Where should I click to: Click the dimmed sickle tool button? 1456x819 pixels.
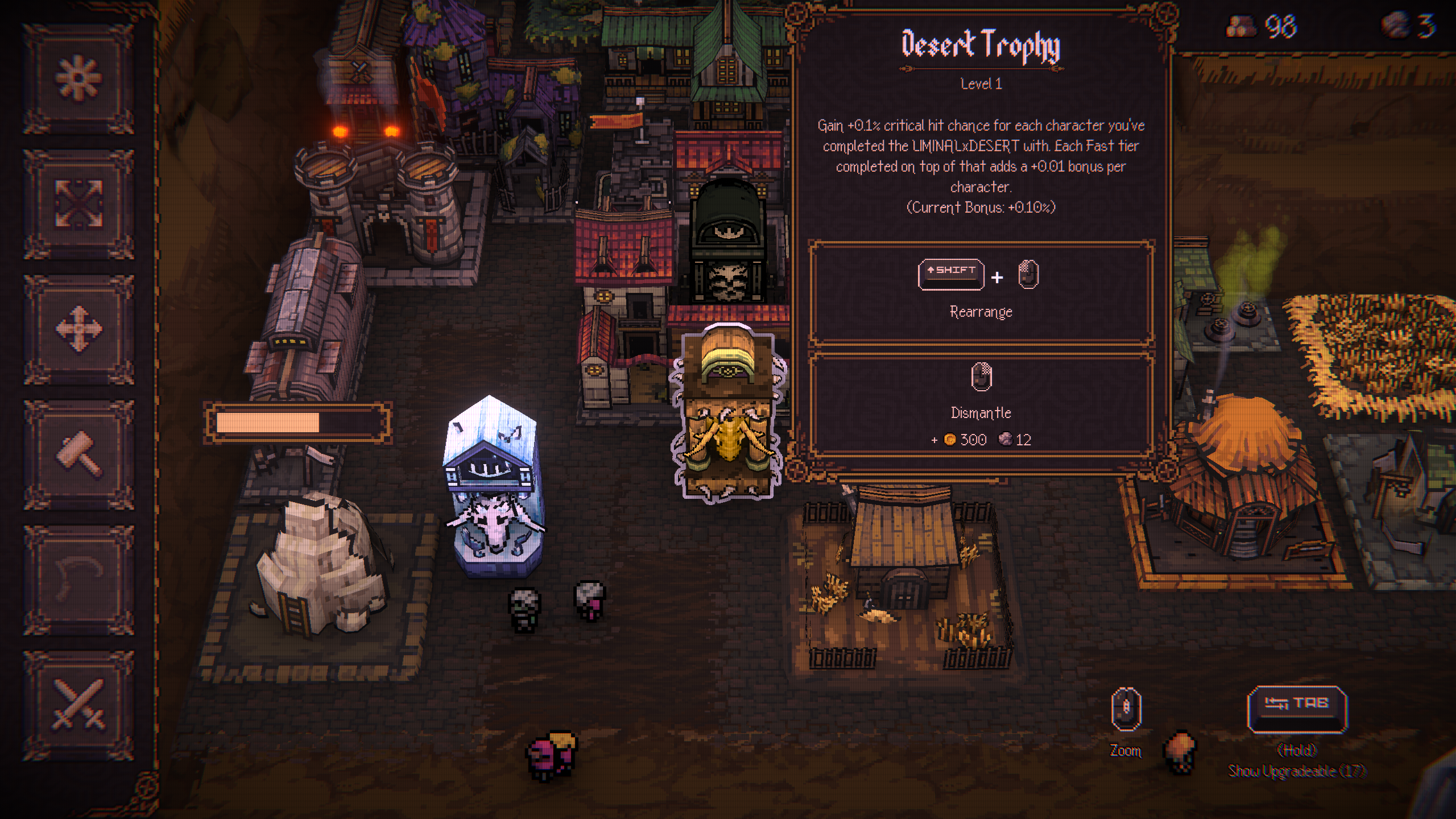click(x=78, y=579)
